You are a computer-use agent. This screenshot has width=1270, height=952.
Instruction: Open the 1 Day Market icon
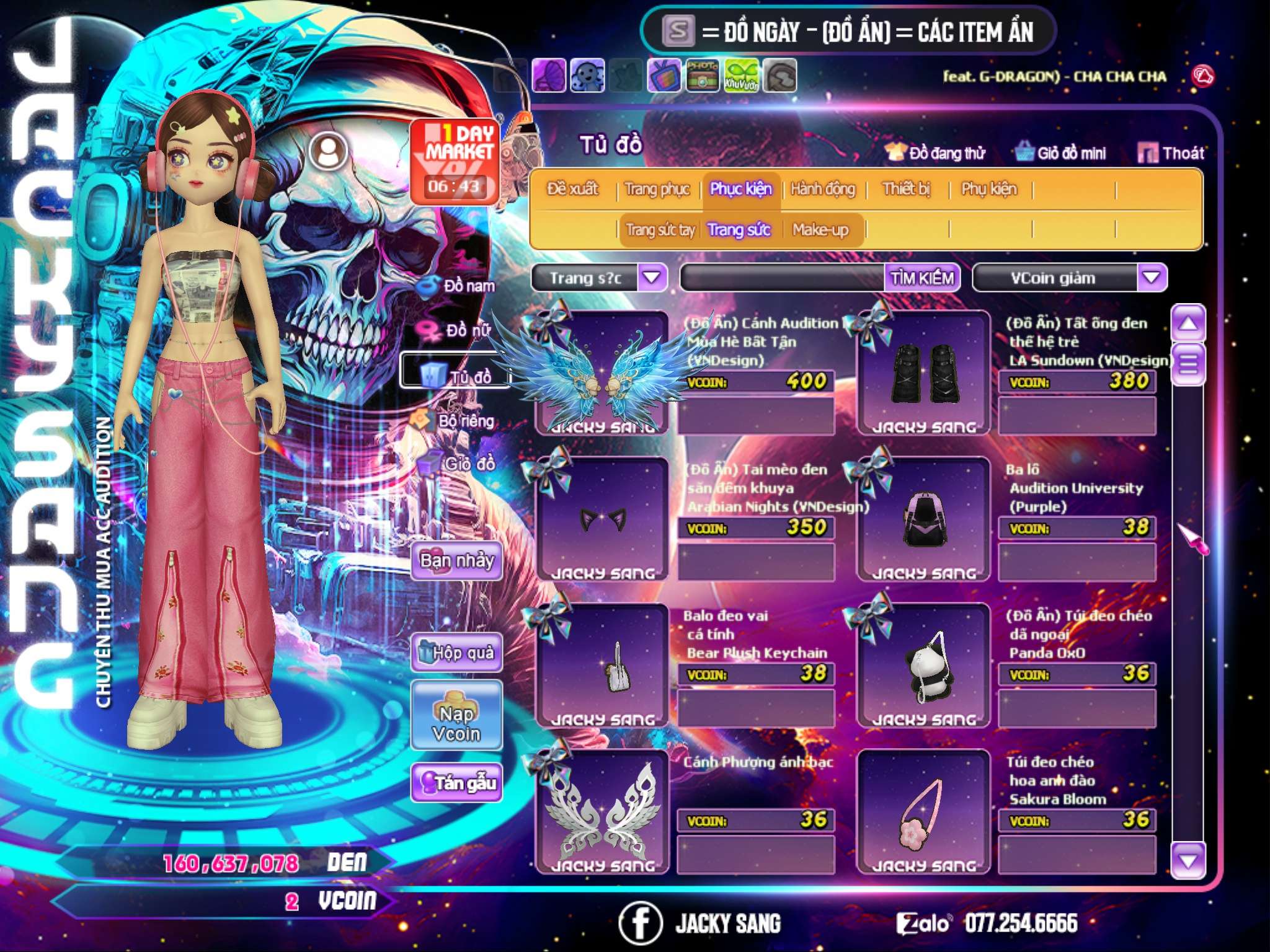pyautogui.click(x=455, y=161)
